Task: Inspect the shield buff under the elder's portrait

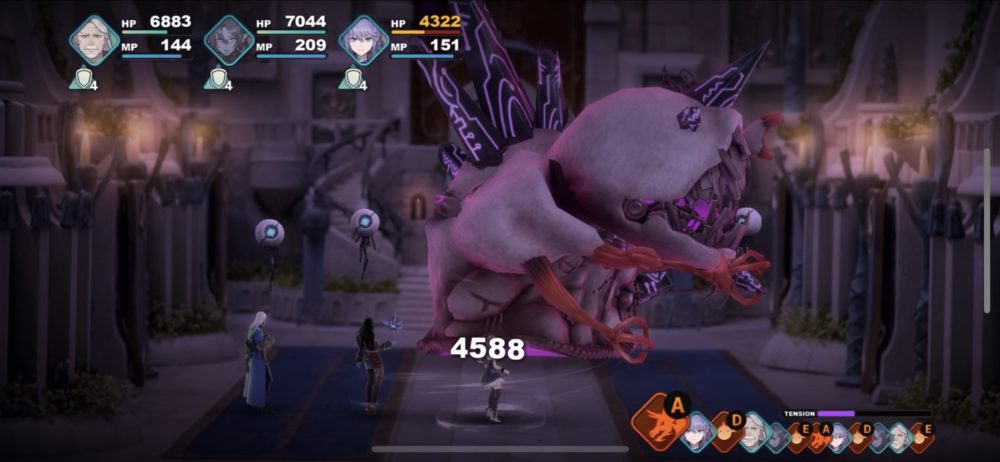Action: 80,79
